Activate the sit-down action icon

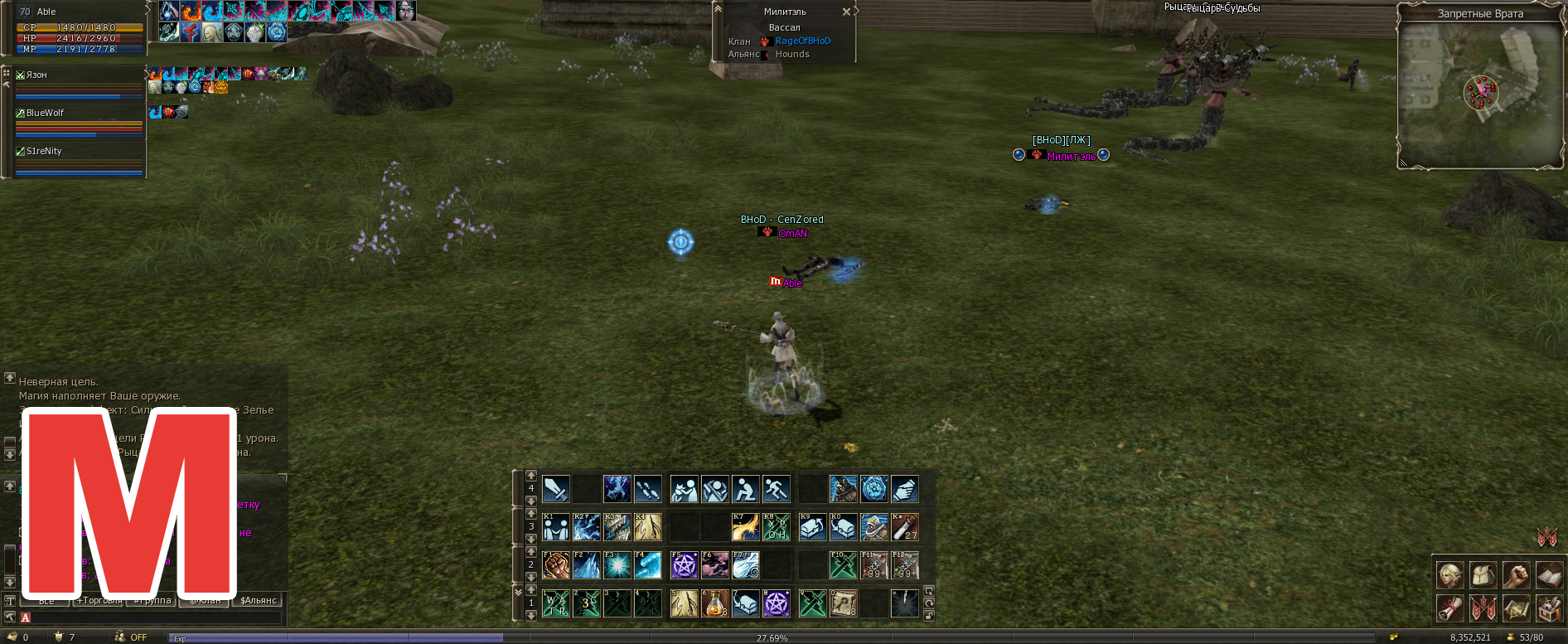745,489
